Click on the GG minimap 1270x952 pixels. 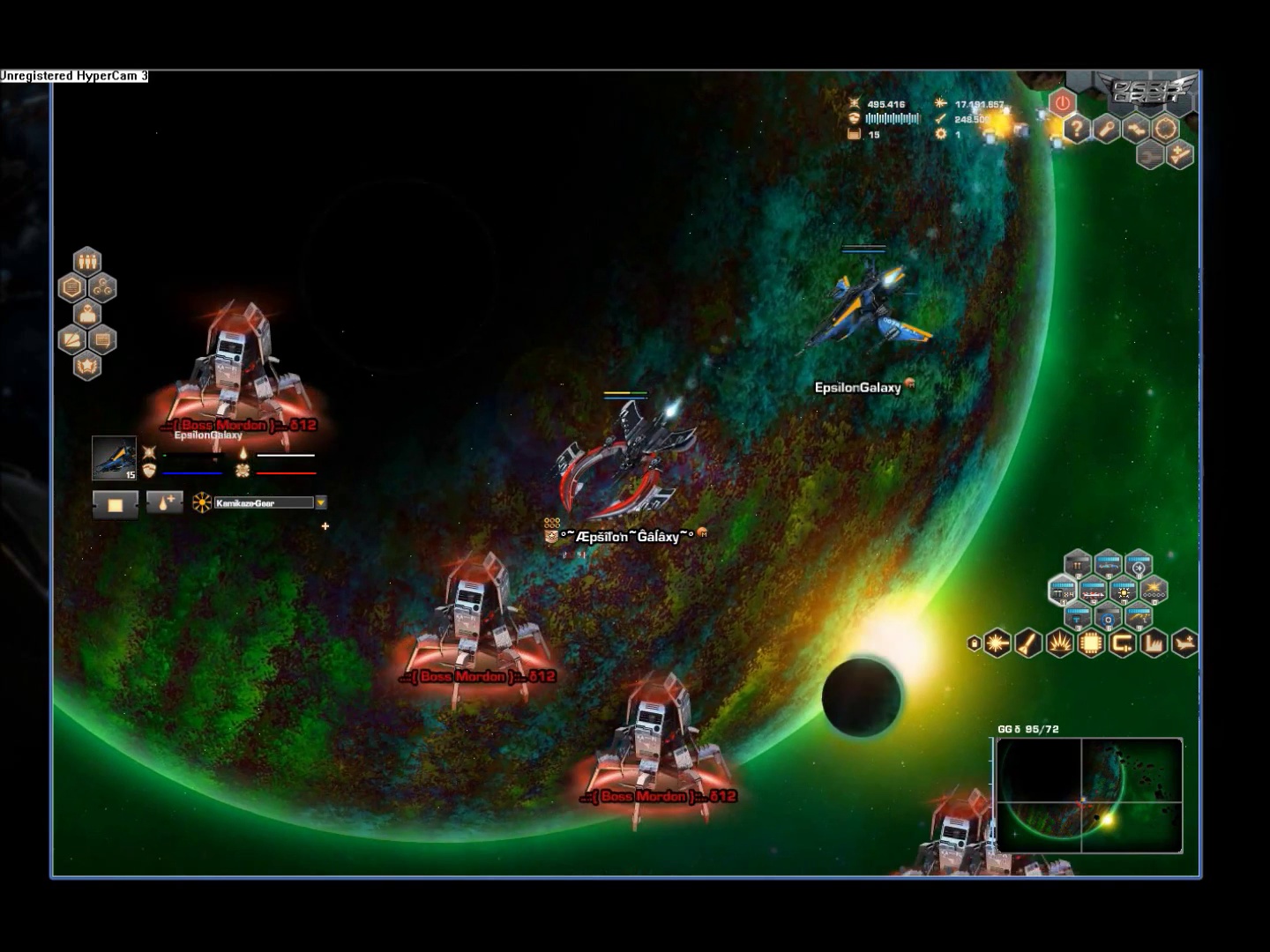tap(1088, 796)
